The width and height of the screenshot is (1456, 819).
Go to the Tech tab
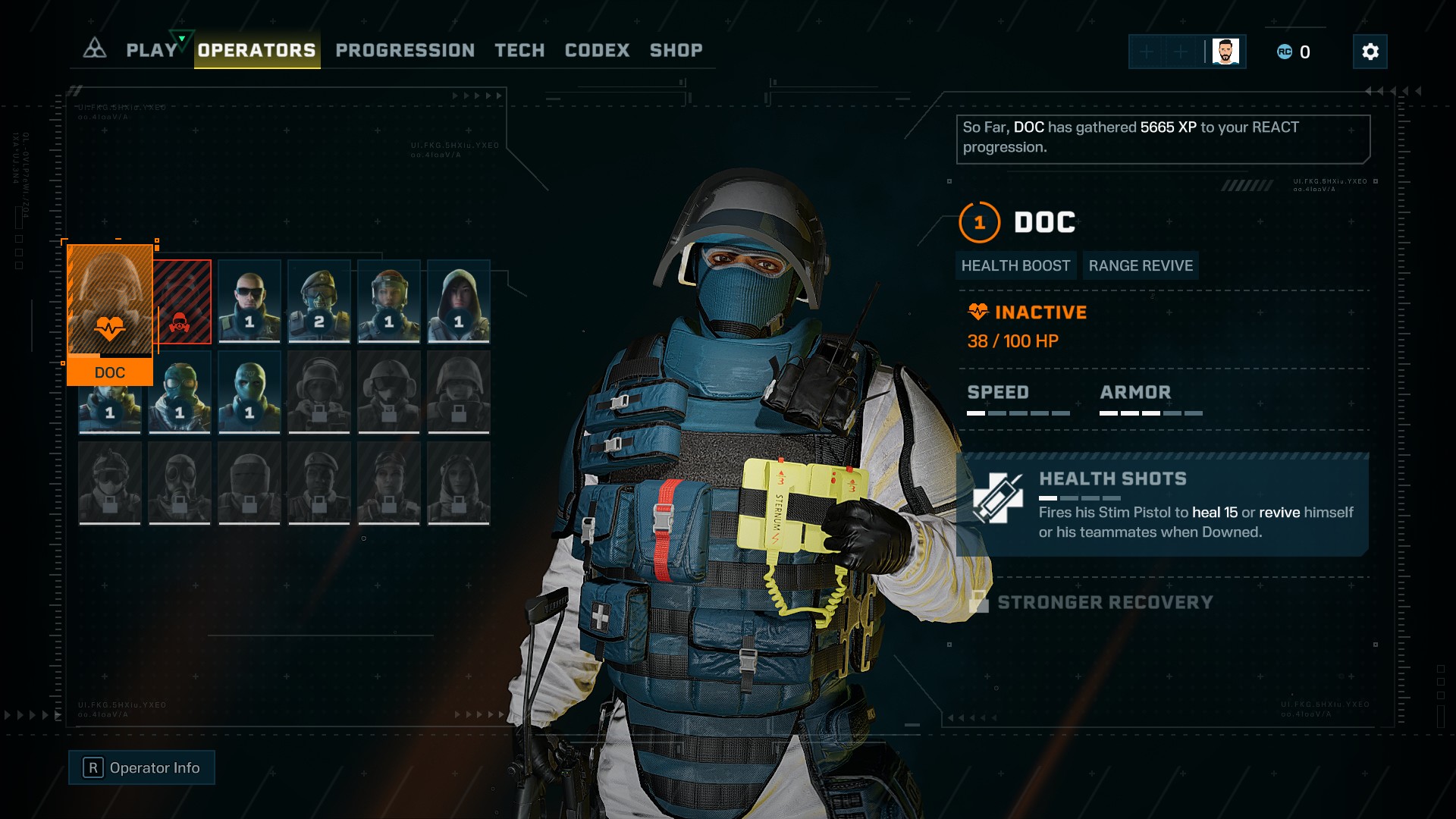pyautogui.click(x=519, y=51)
